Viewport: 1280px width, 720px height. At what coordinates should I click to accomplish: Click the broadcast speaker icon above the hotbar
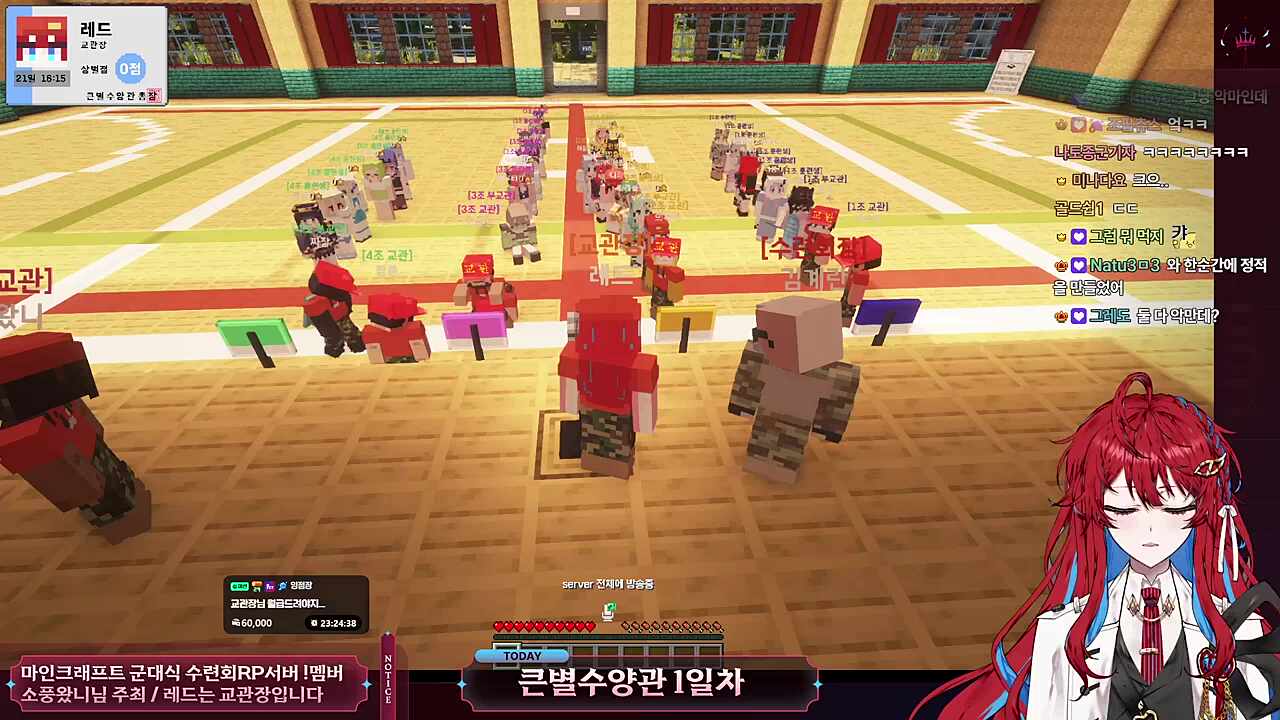[608, 611]
